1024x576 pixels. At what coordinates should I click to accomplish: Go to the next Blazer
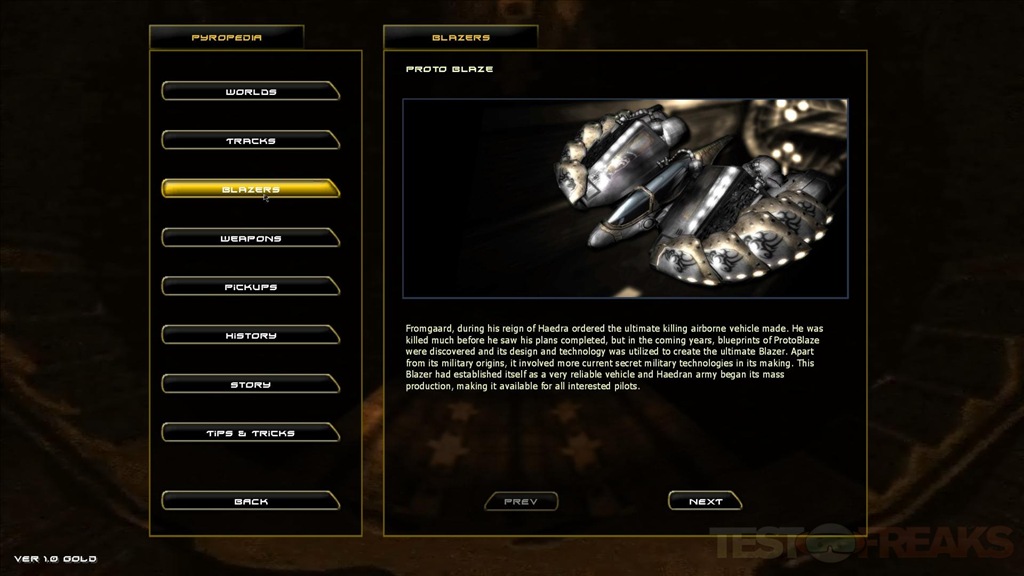click(705, 501)
